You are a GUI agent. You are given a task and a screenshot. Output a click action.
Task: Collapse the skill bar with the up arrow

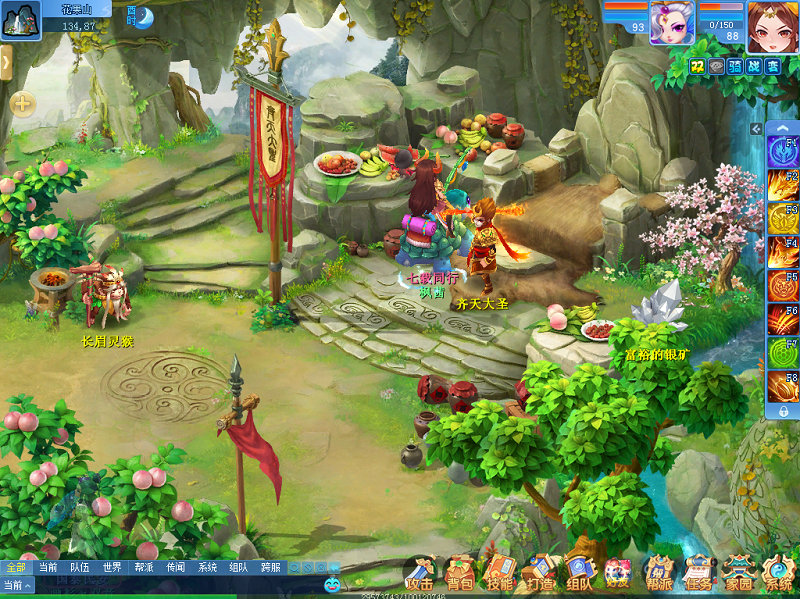(783, 130)
